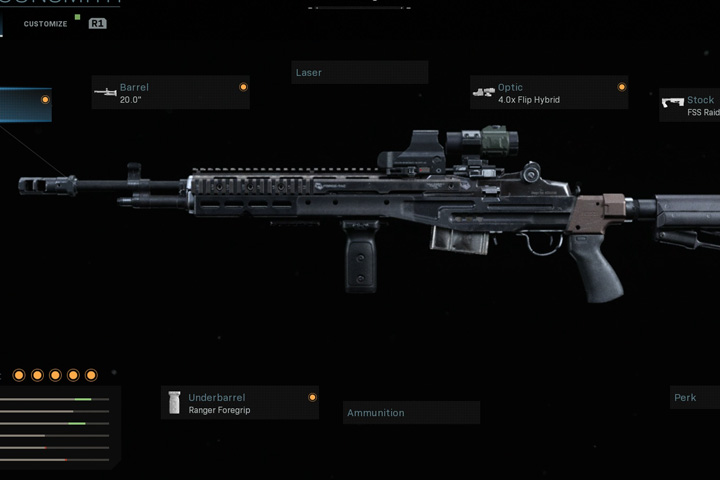Select the empty Ammunition slot
Image resolution: width=720 pixels, height=480 pixels.
(x=411, y=413)
